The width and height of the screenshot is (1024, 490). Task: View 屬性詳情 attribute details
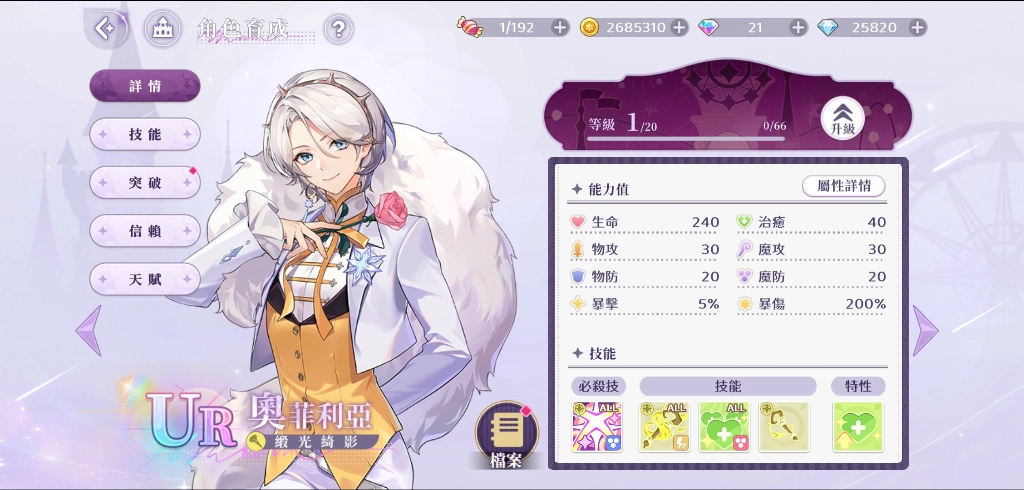tap(843, 186)
